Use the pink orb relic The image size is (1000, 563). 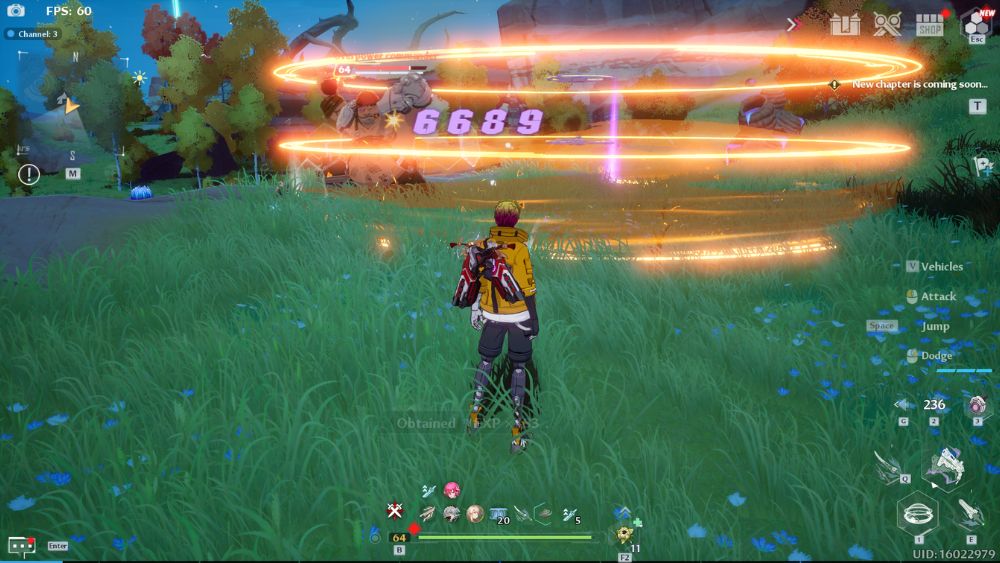[977, 405]
